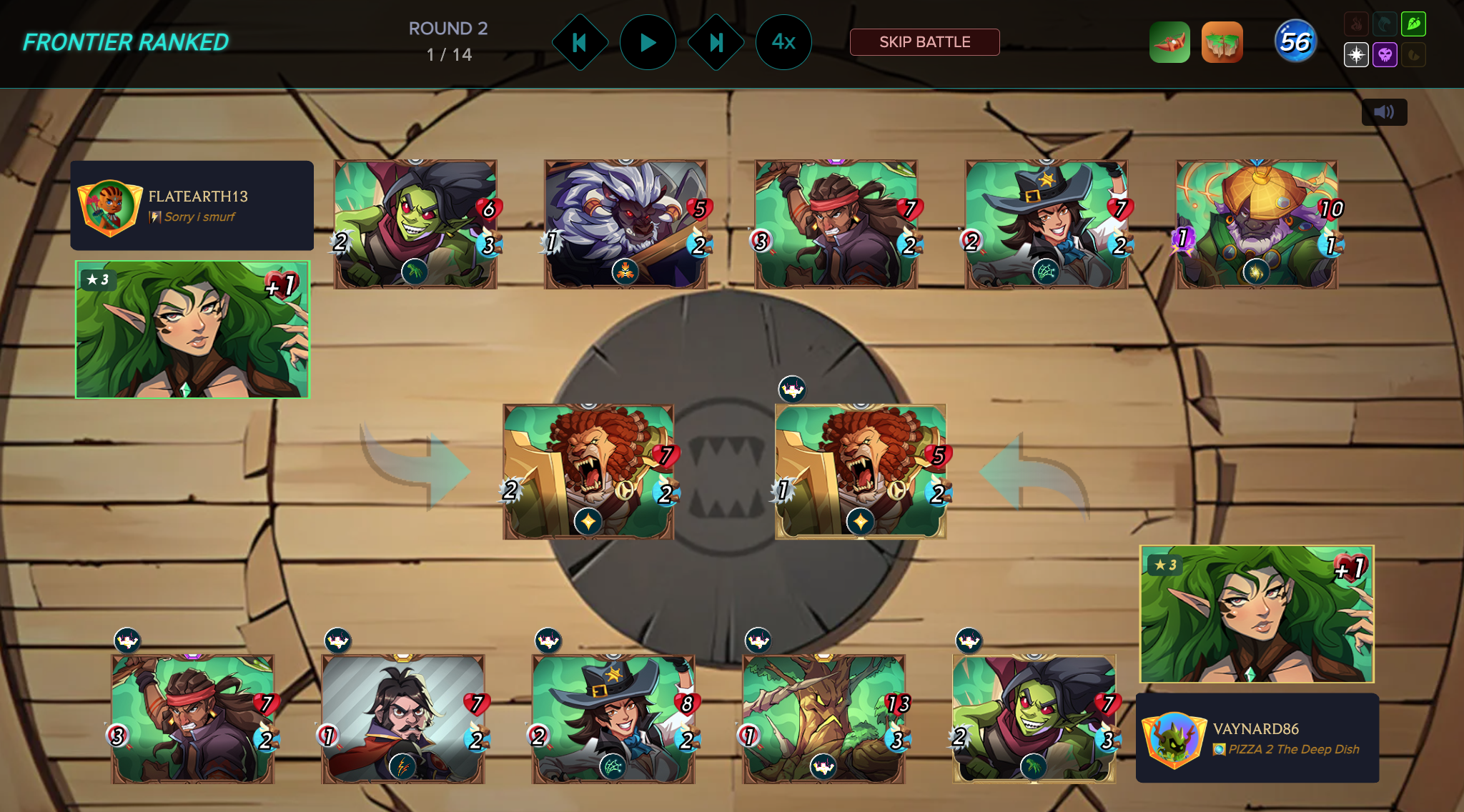Click the SKIP BATTLE button
The width and height of the screenshot is (1464, 812).
coord(924,42)
